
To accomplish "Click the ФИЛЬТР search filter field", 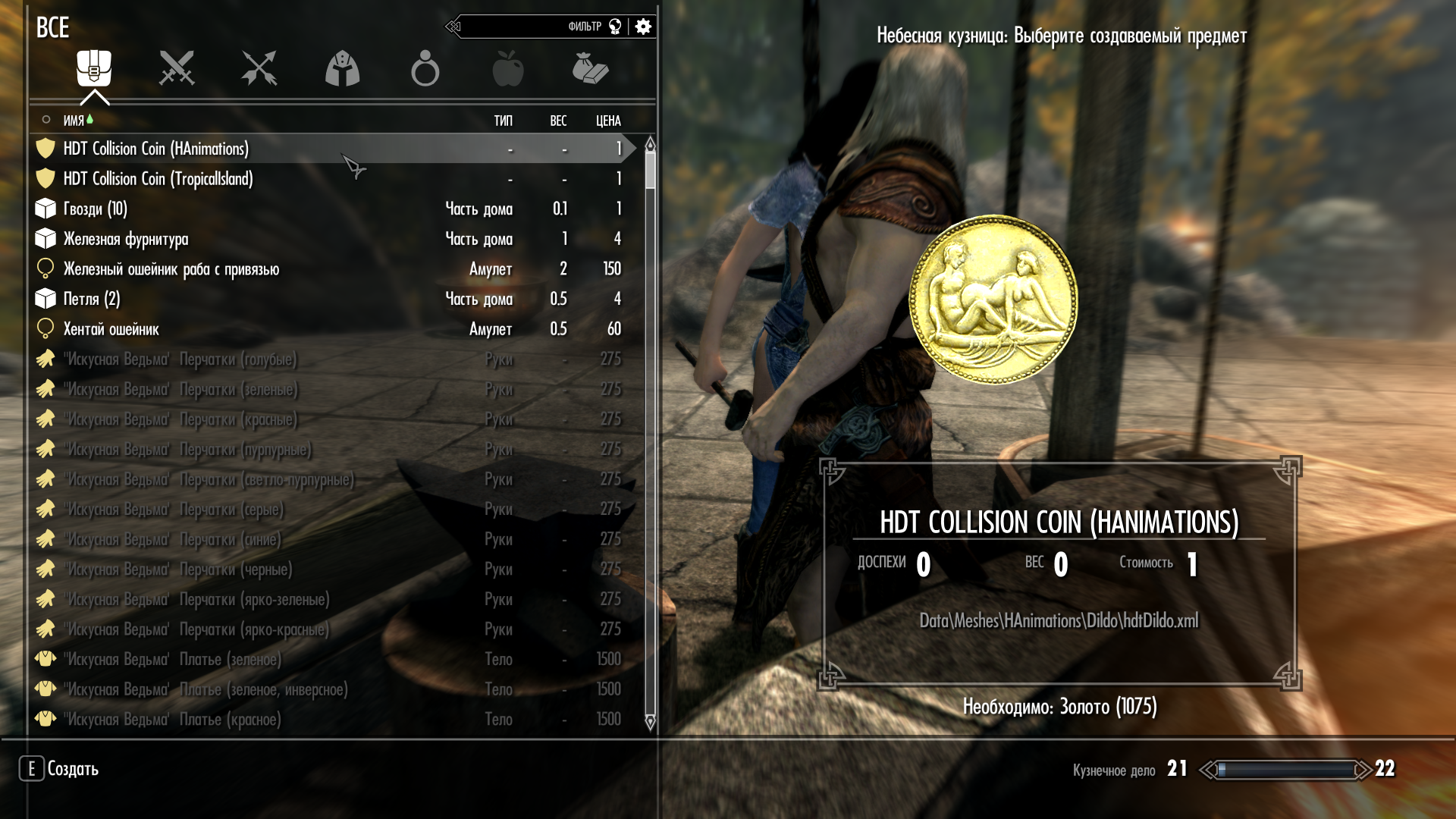I will 531,27.
